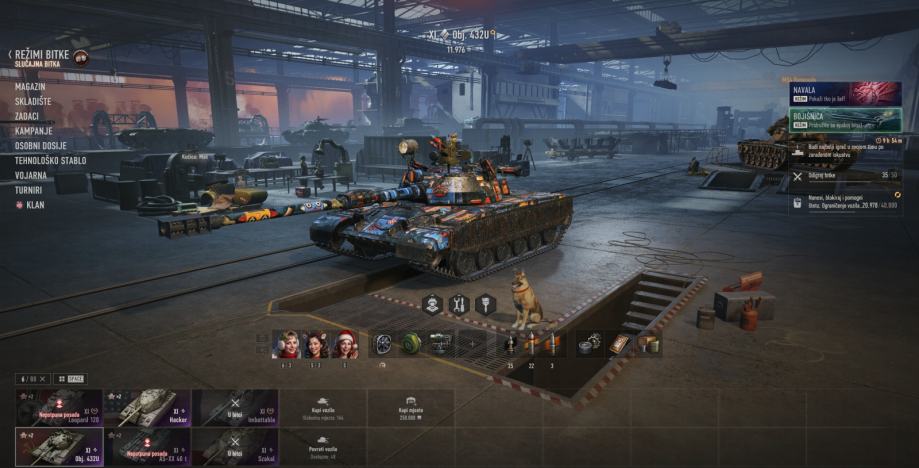Open the Bojišnica event banner
Viewport: 919px width, 468px height.
(846, 119)
